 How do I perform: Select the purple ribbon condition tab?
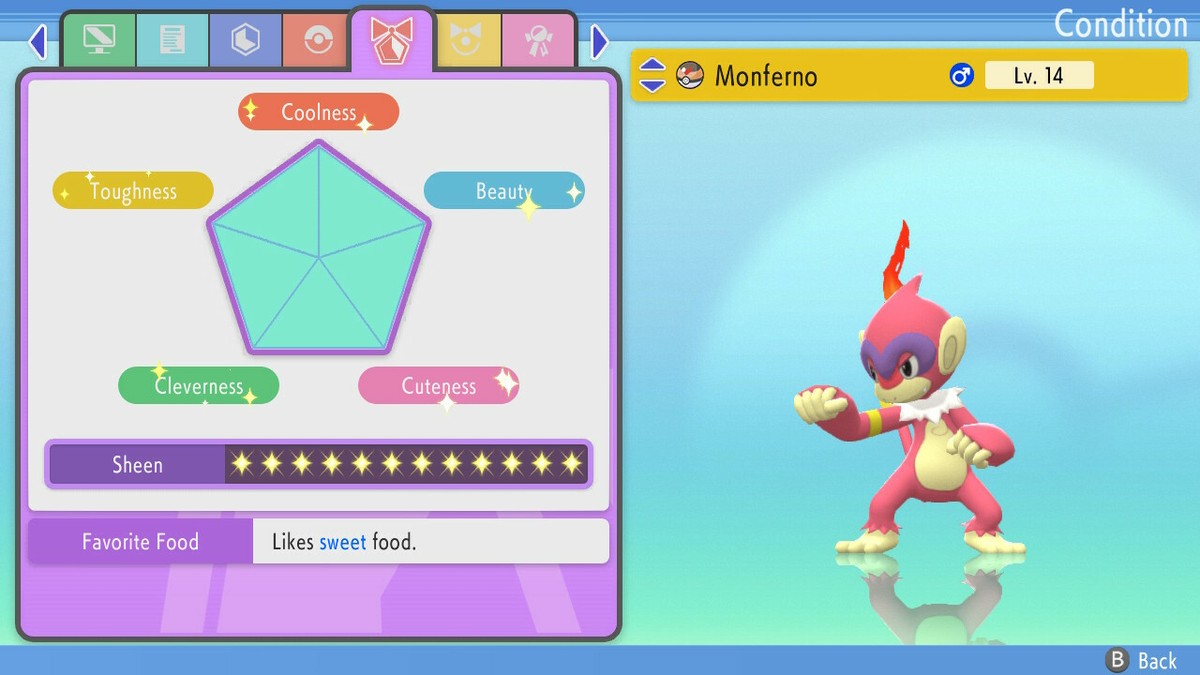click(391, 40)
